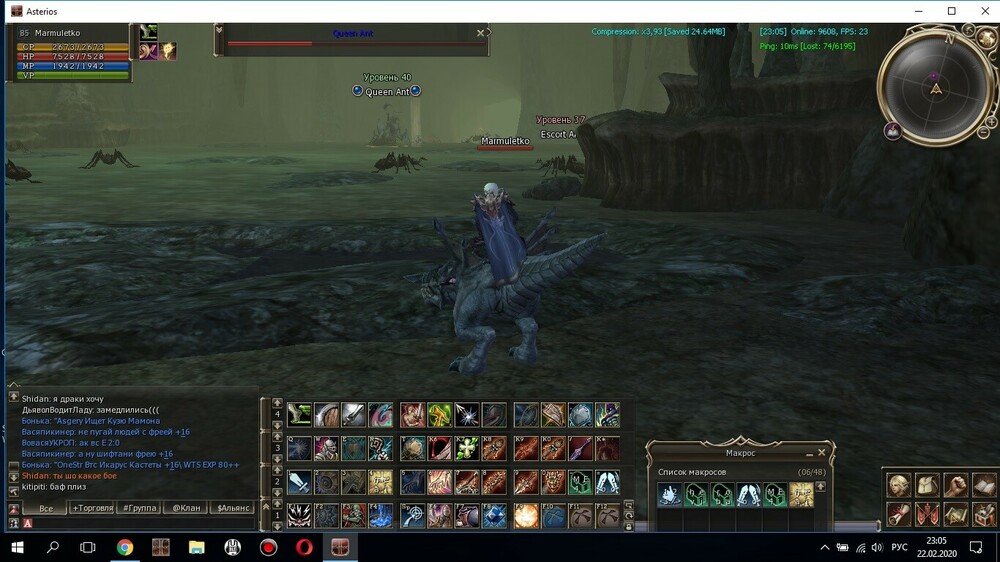Image resolution: width=1000 pixels, height=562 pixels.
Task: Switch to the Все chat tab
Action: (44, 508)
